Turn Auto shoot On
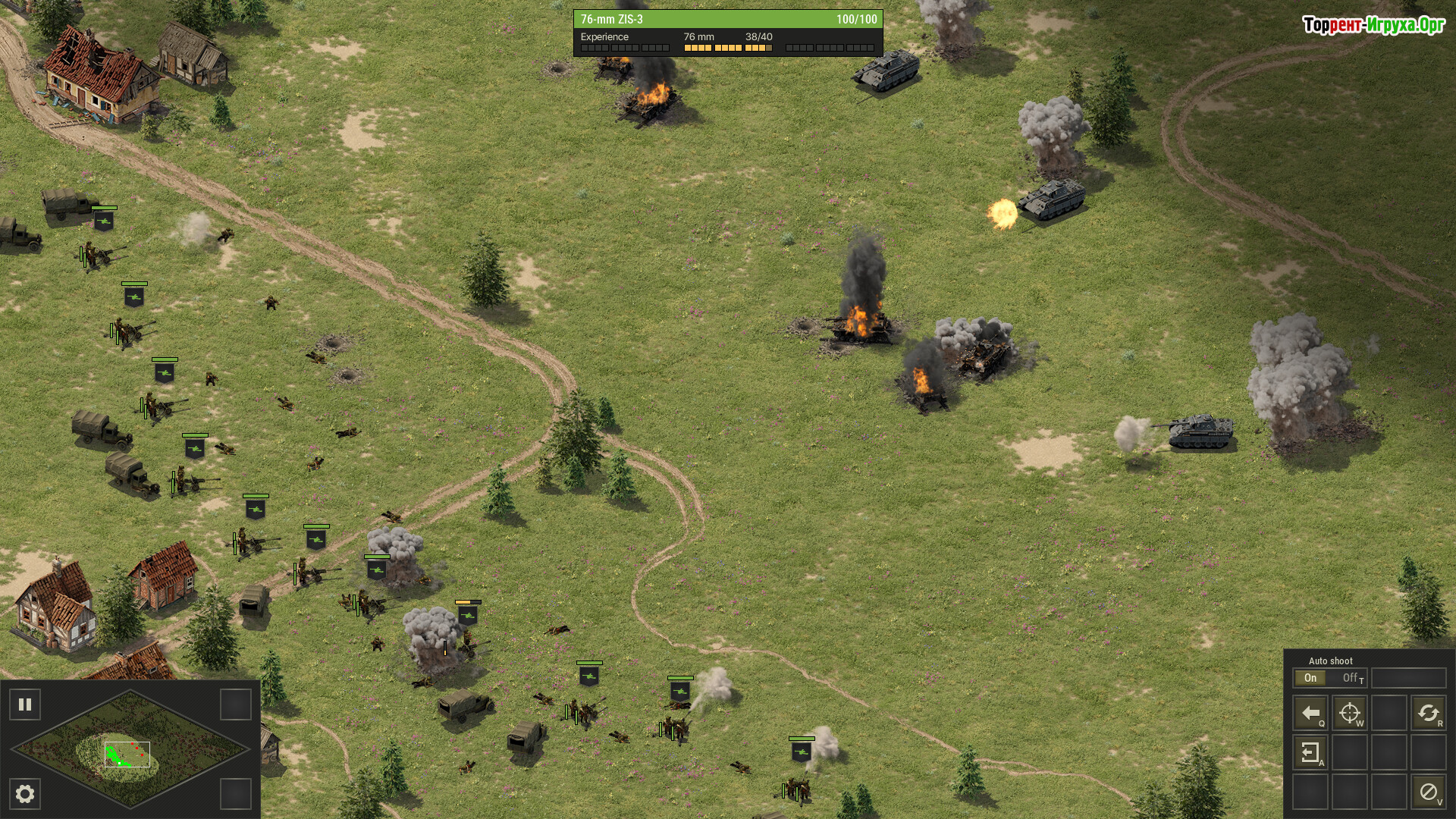This screenshot has width=1456, height=819. (1310, 678)
